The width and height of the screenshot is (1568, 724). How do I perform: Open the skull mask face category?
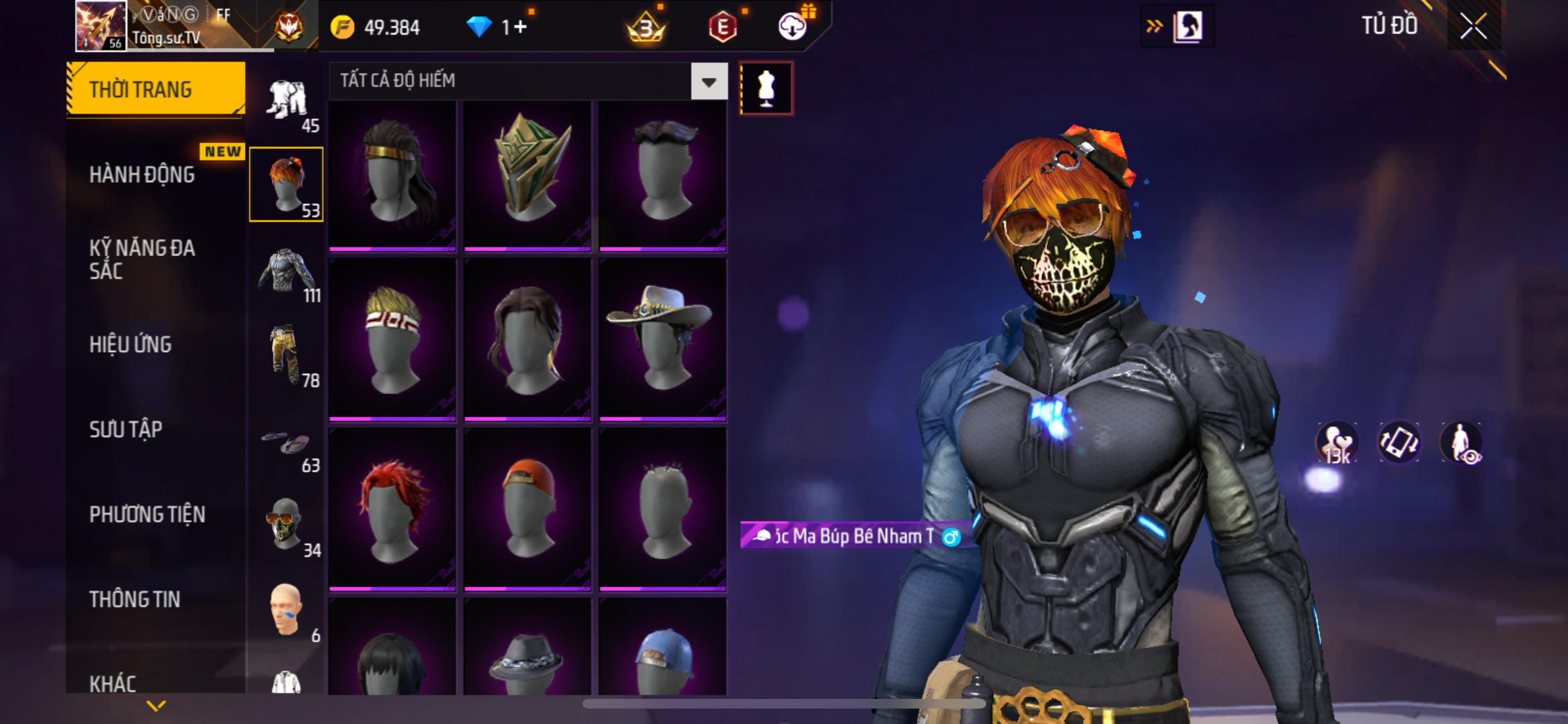click(285, 524)
